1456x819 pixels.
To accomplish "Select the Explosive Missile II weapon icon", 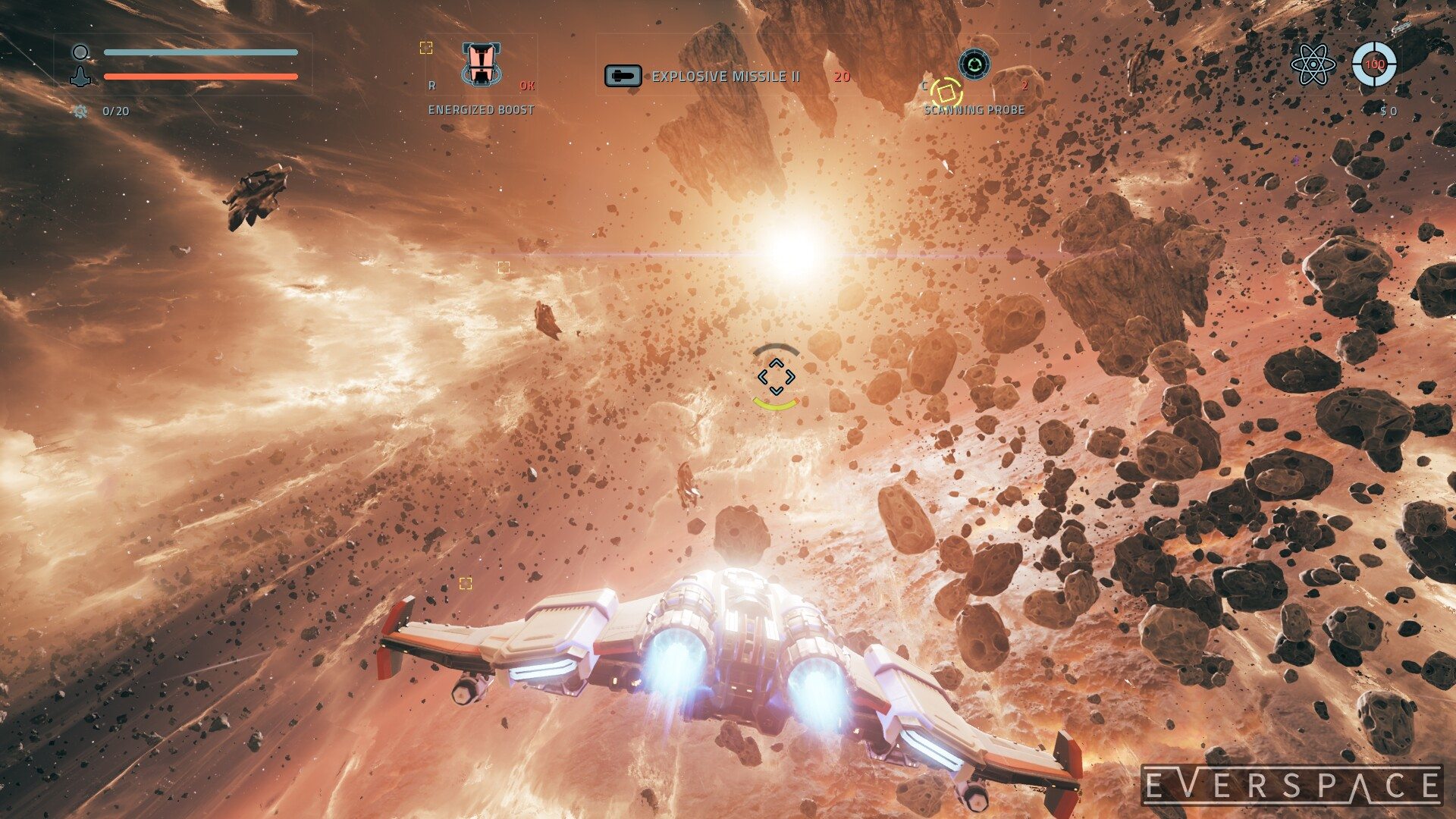I will 623,76.
